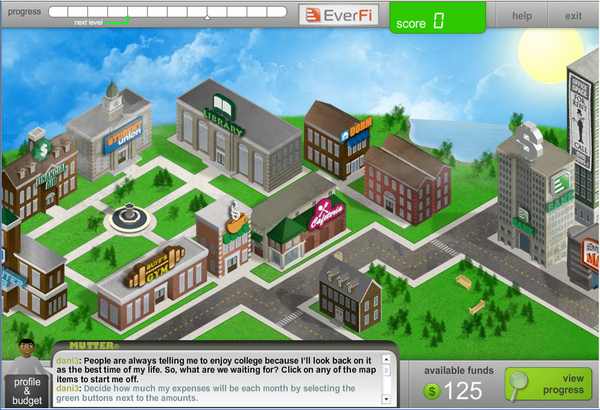Viewport: 600px width, 410px height.
Task: Open the help menu
Action: [x=522, y=16]
